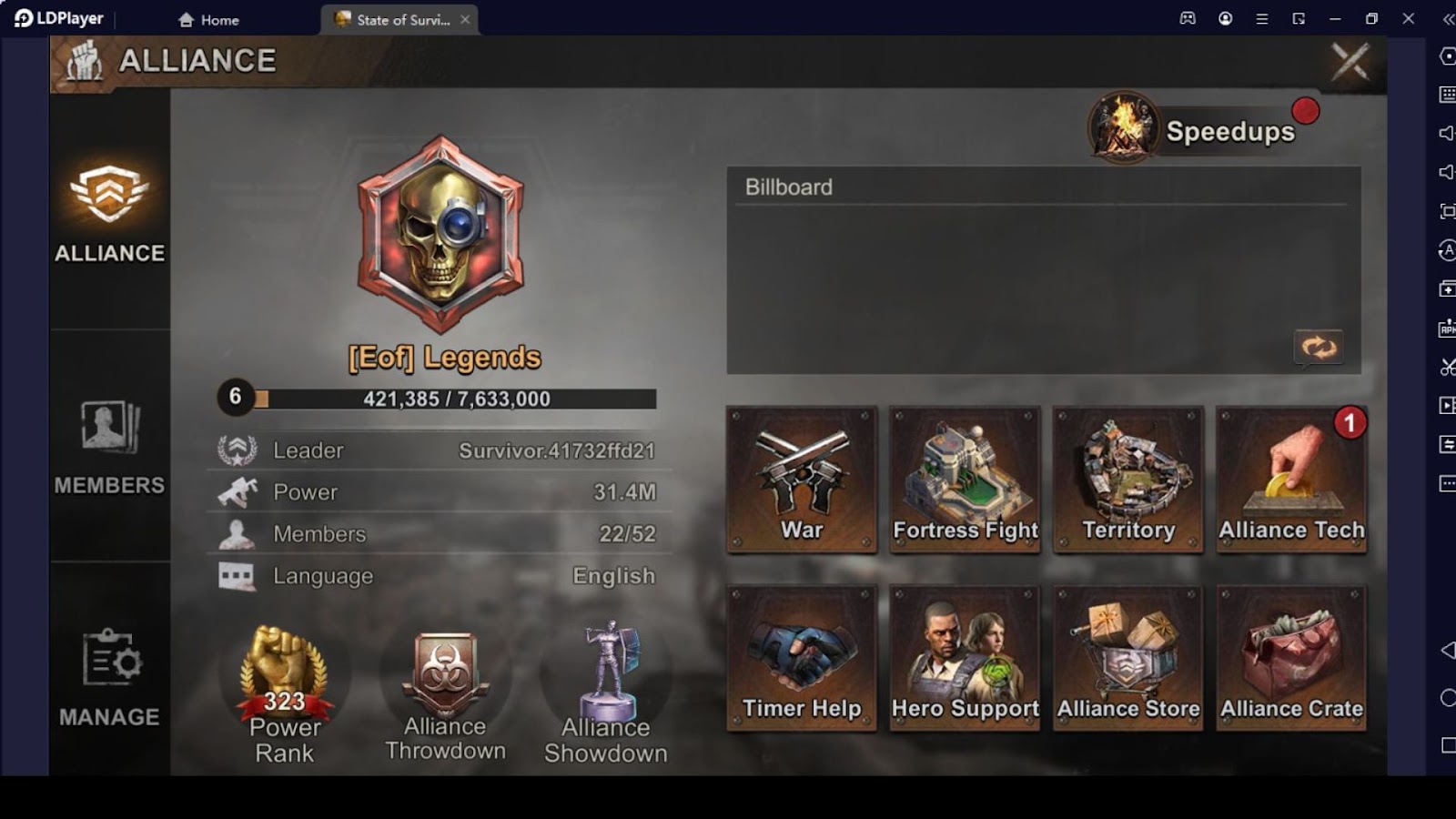Switch to the Members tab
Screen dimensions: 1456x819
[x=109, y=446]
